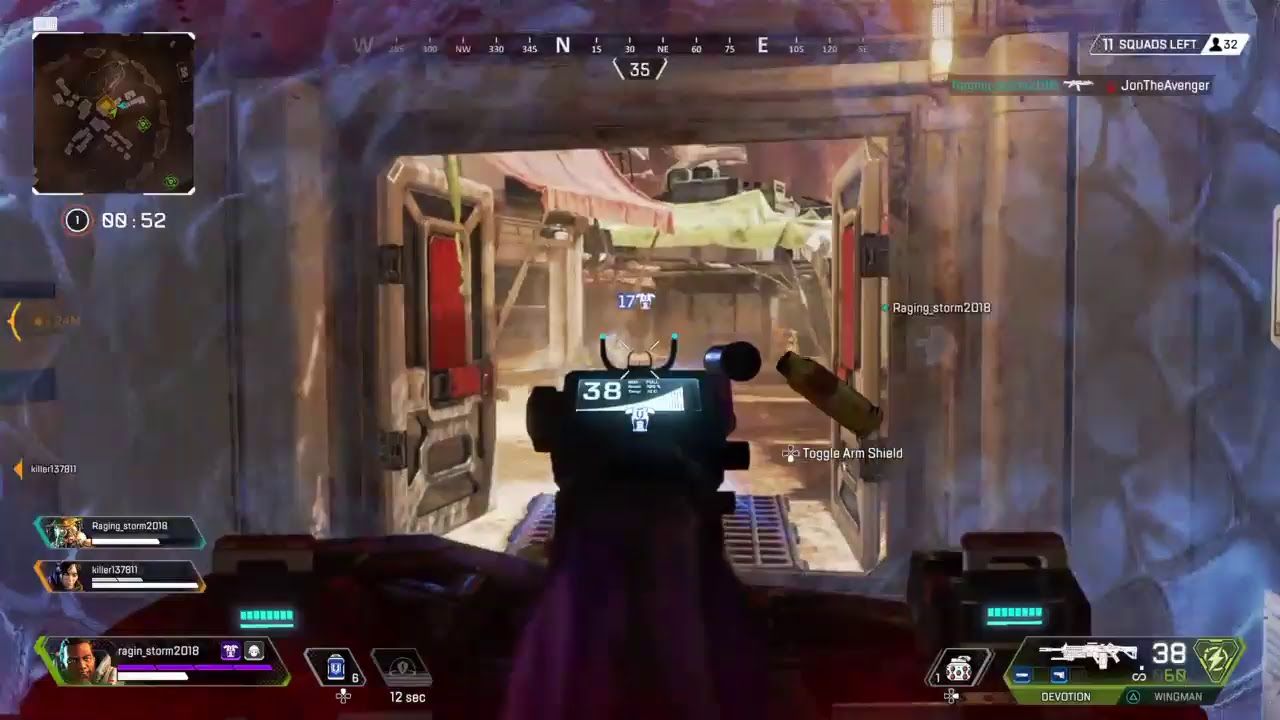Viewport: 1280px width, 720px height.
Task: Click the healing syringe item icon
Action: [334, 667]
